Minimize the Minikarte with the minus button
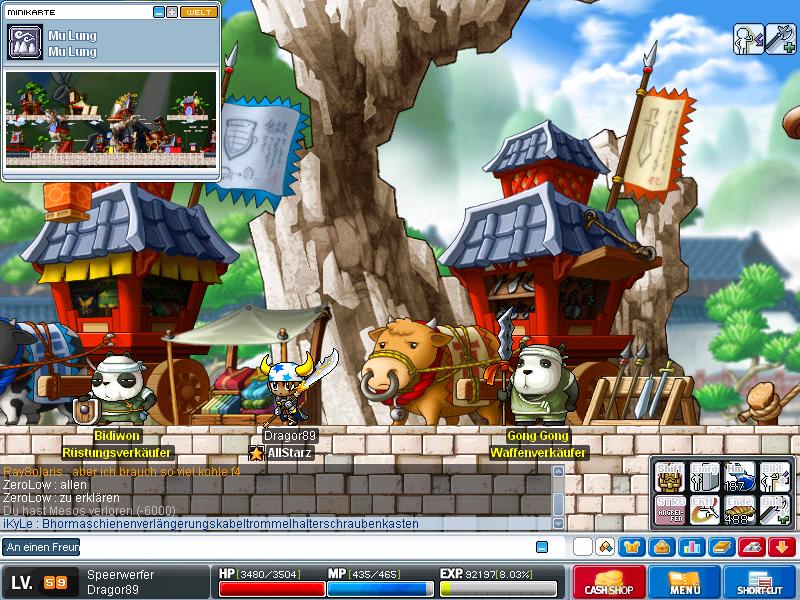The image size is (800, 600). 159,12
